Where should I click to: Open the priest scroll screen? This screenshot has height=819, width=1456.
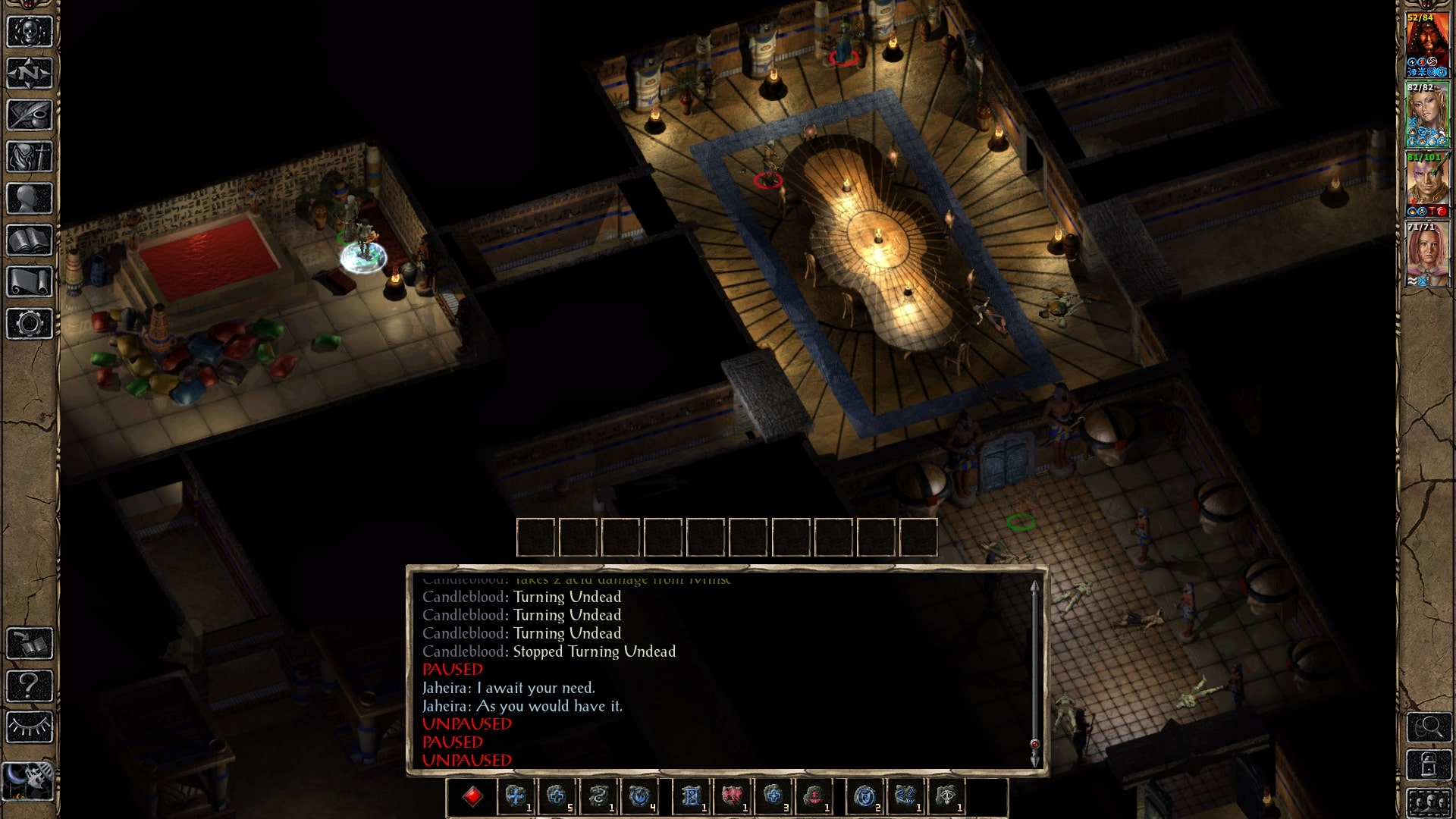click(x=30, y=282)
